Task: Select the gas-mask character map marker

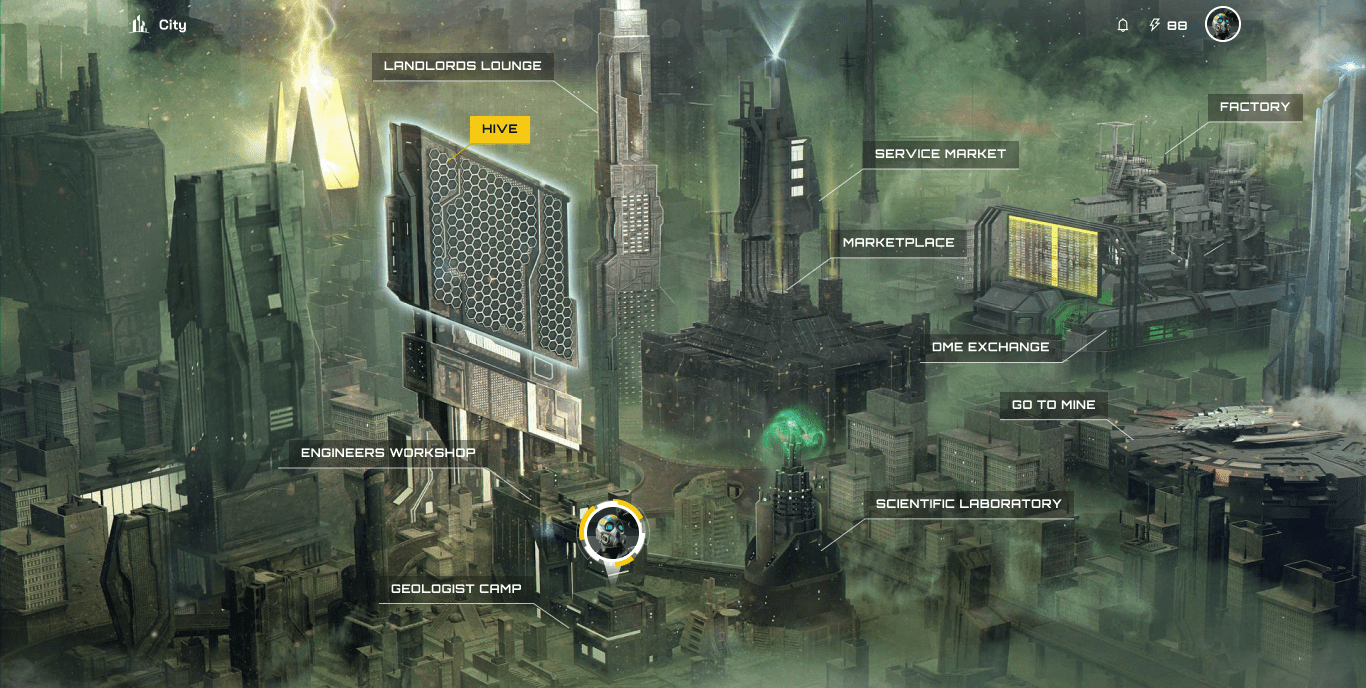Action: pos(611,533)
